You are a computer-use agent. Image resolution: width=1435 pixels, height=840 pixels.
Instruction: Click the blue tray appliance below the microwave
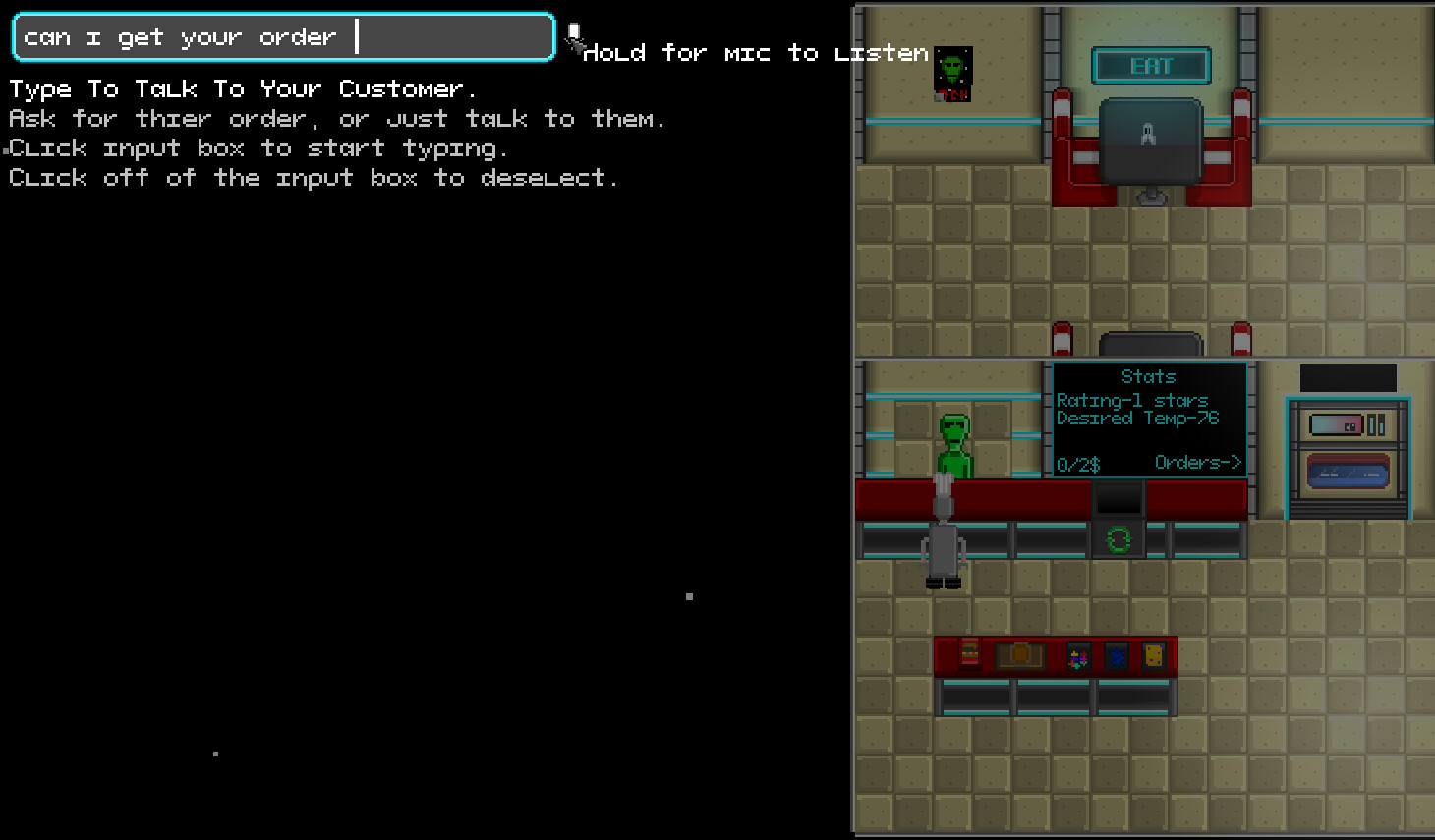[1347, 474]
